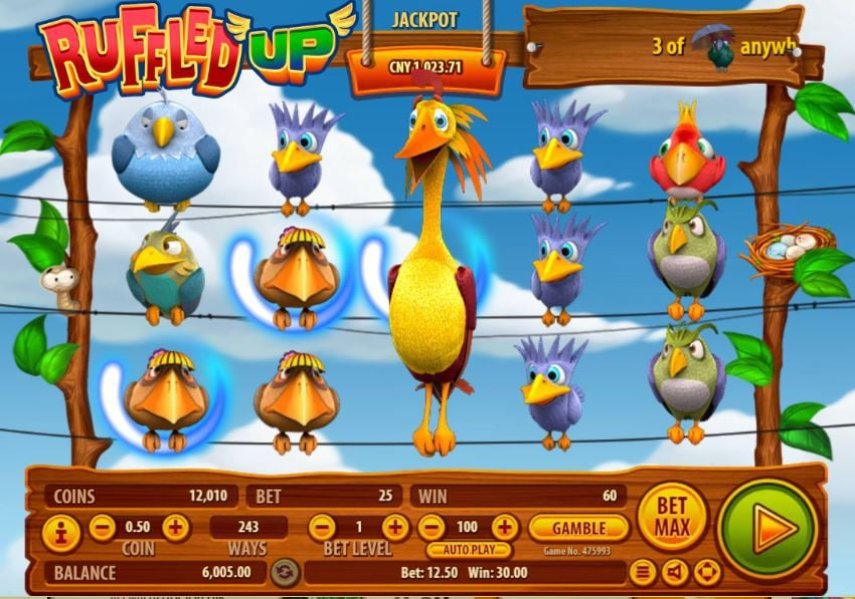Toggle the balance currency swap icon
Viewport: 855px width, 599px height.
(x=285, y=573)
